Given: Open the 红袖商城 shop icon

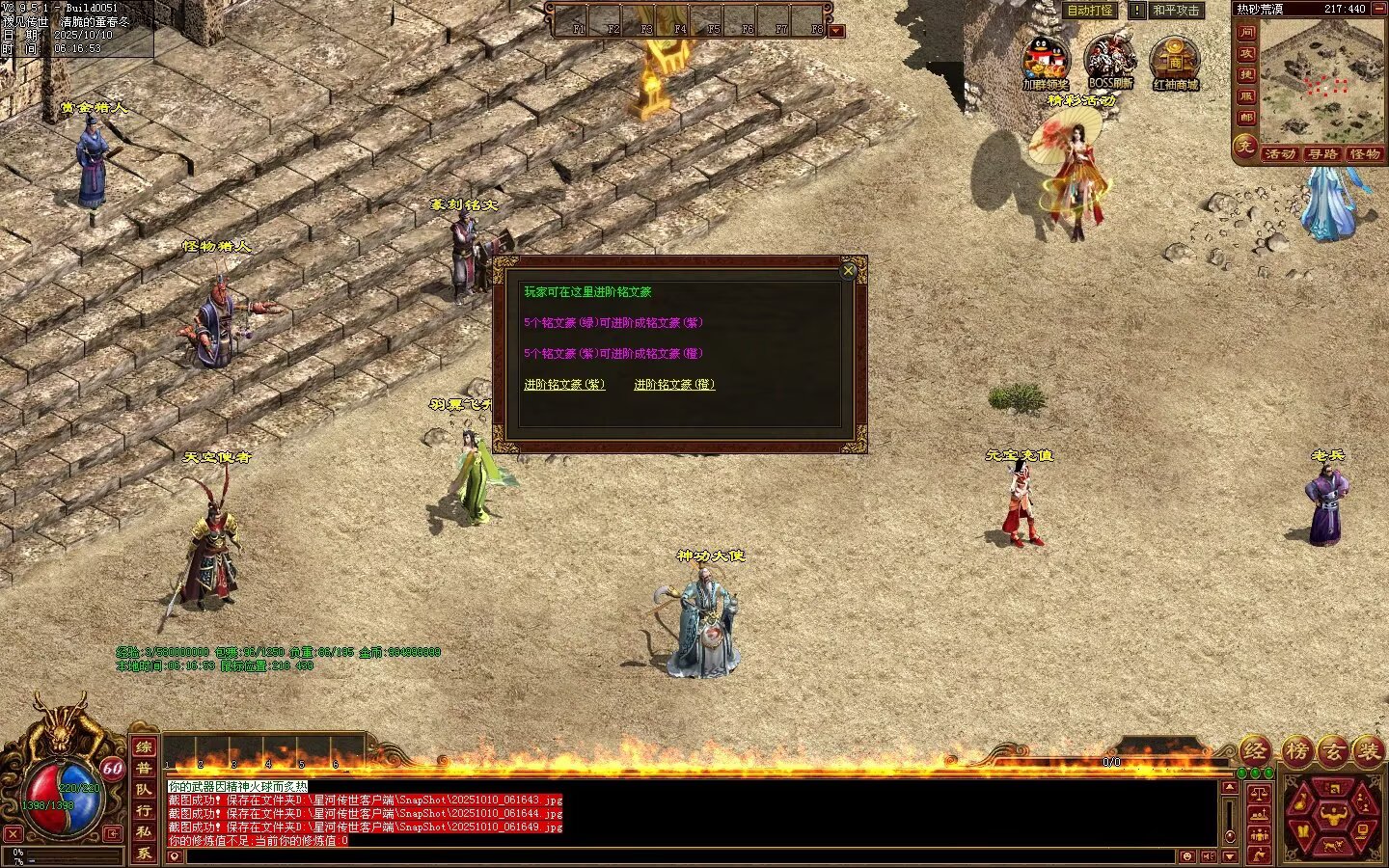Looking at the screenshot, I should pyautogui.click(x=1174, y=58).
